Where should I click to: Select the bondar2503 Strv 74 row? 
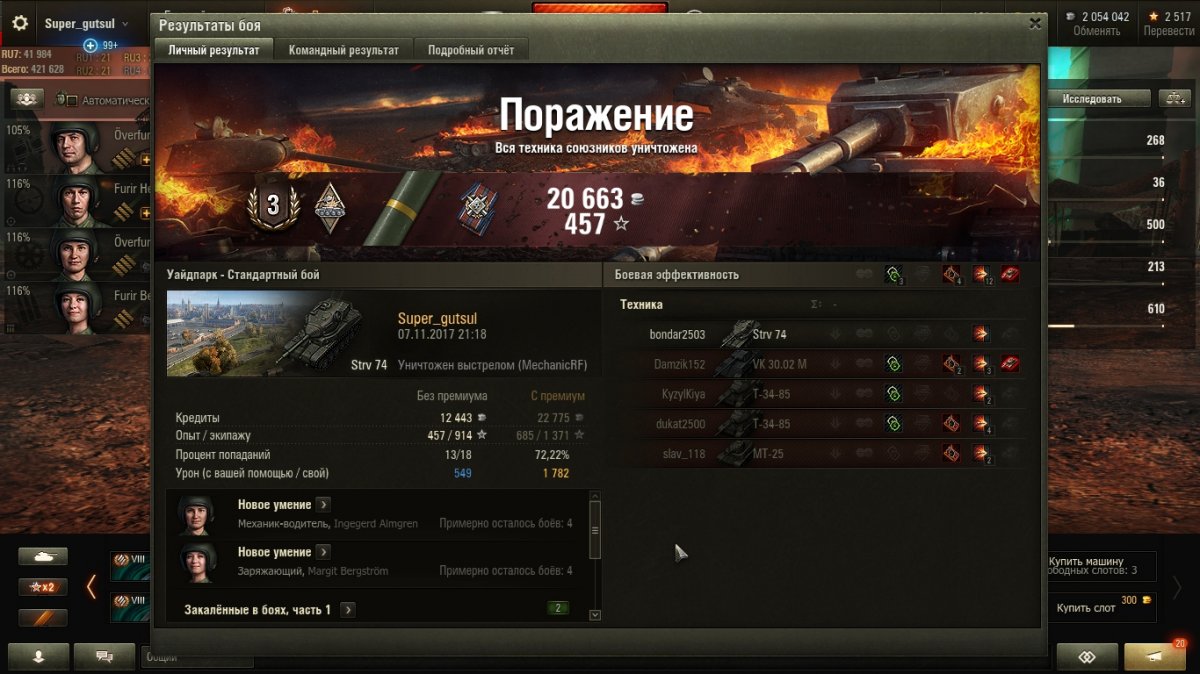[x=820, y=335]
